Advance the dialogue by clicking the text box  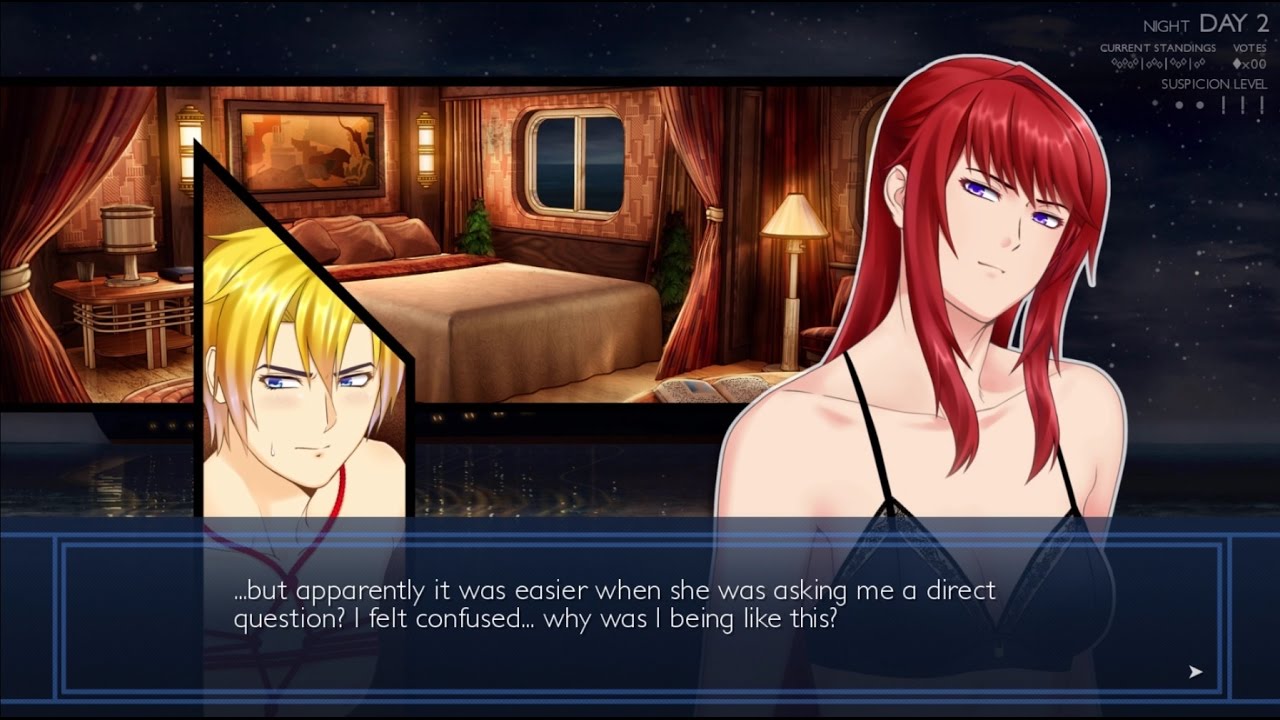click(640, 618)
